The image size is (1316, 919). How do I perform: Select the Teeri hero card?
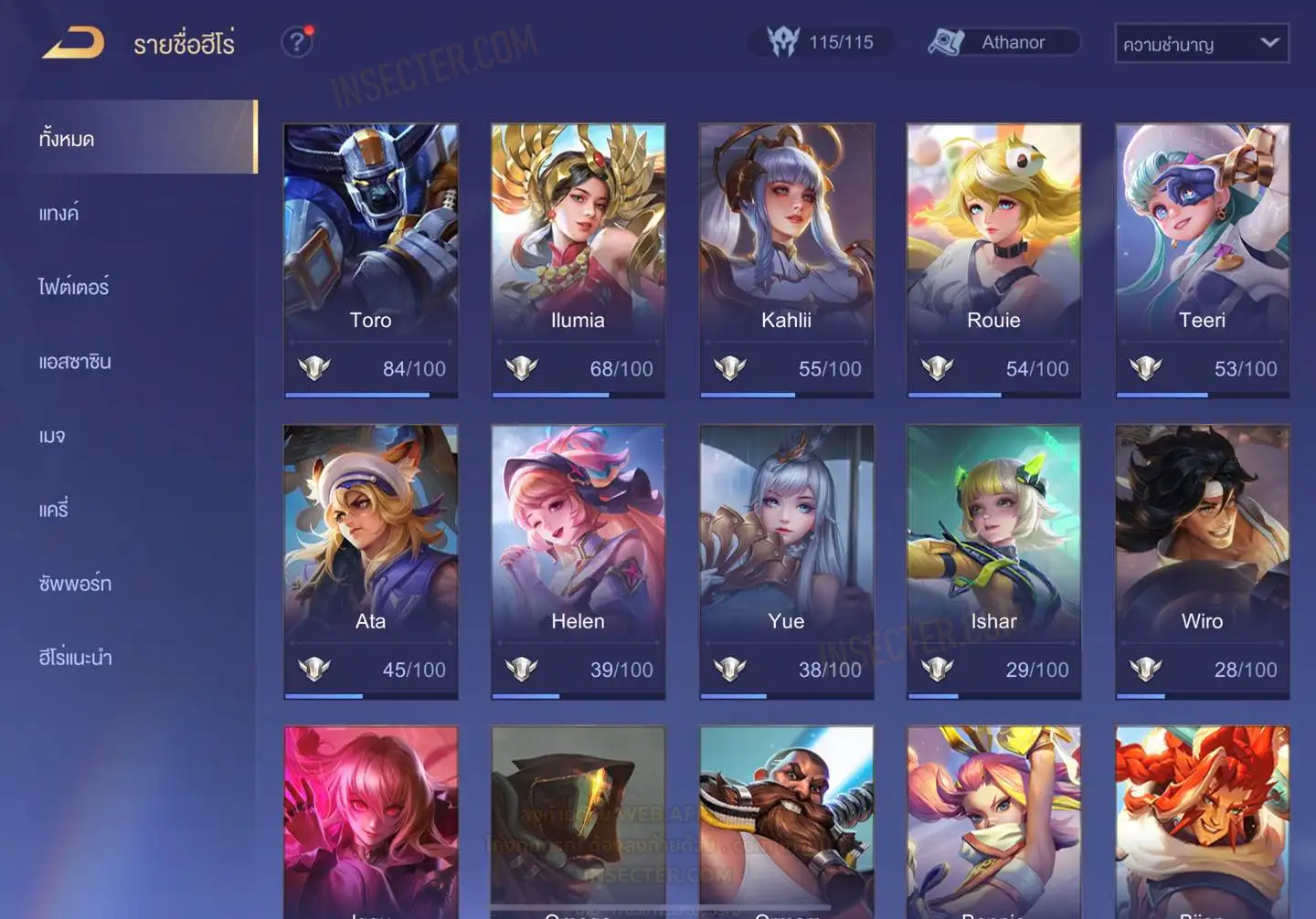(1202, 260)
